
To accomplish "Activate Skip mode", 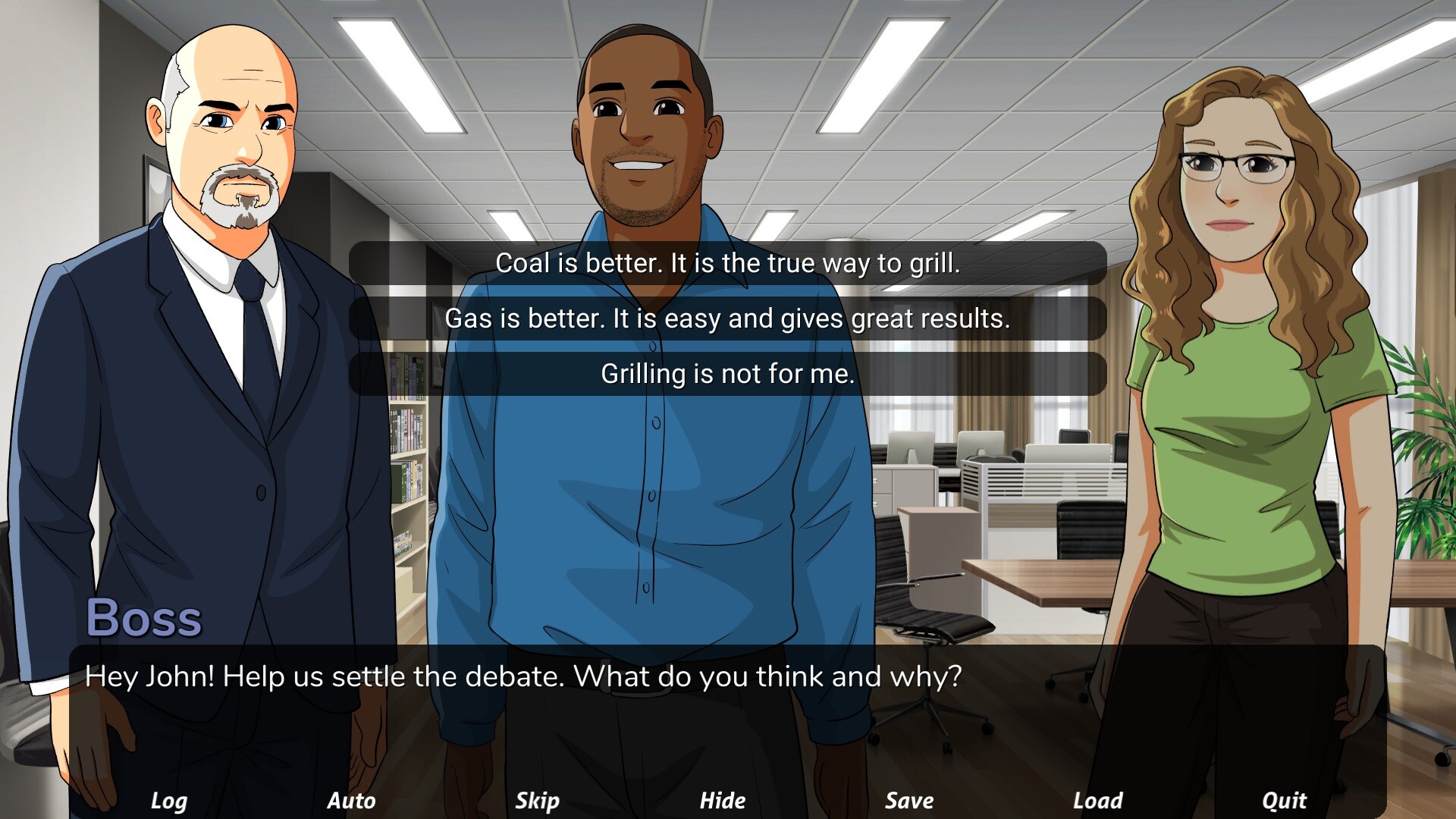I will pos(538,800).
